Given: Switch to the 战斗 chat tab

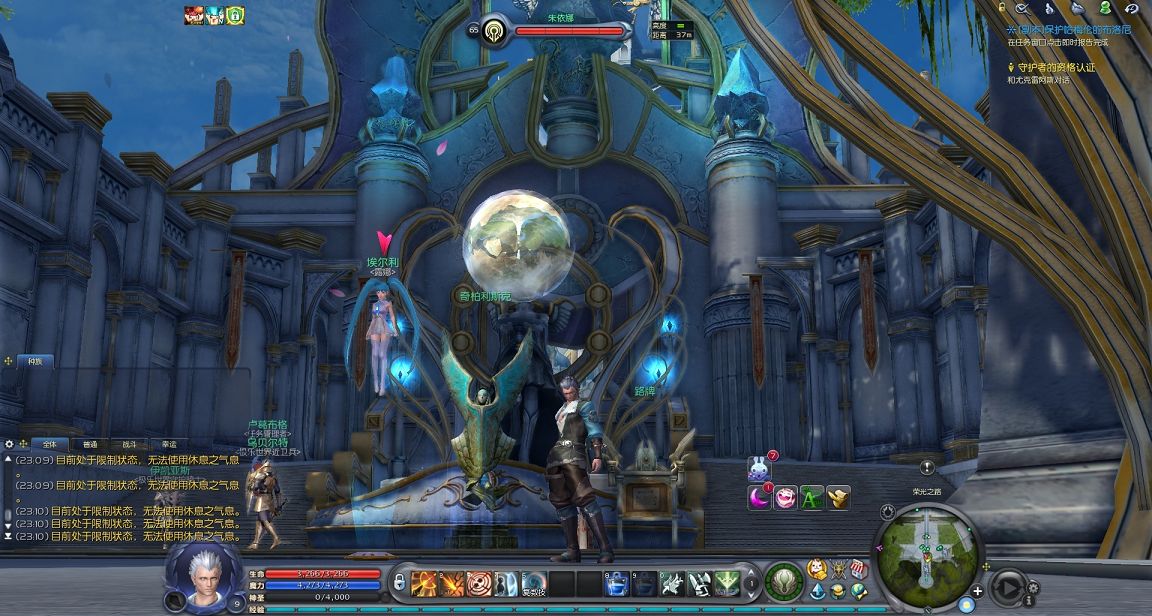Looking at the screenshot, I should click(x=129, y=444).
